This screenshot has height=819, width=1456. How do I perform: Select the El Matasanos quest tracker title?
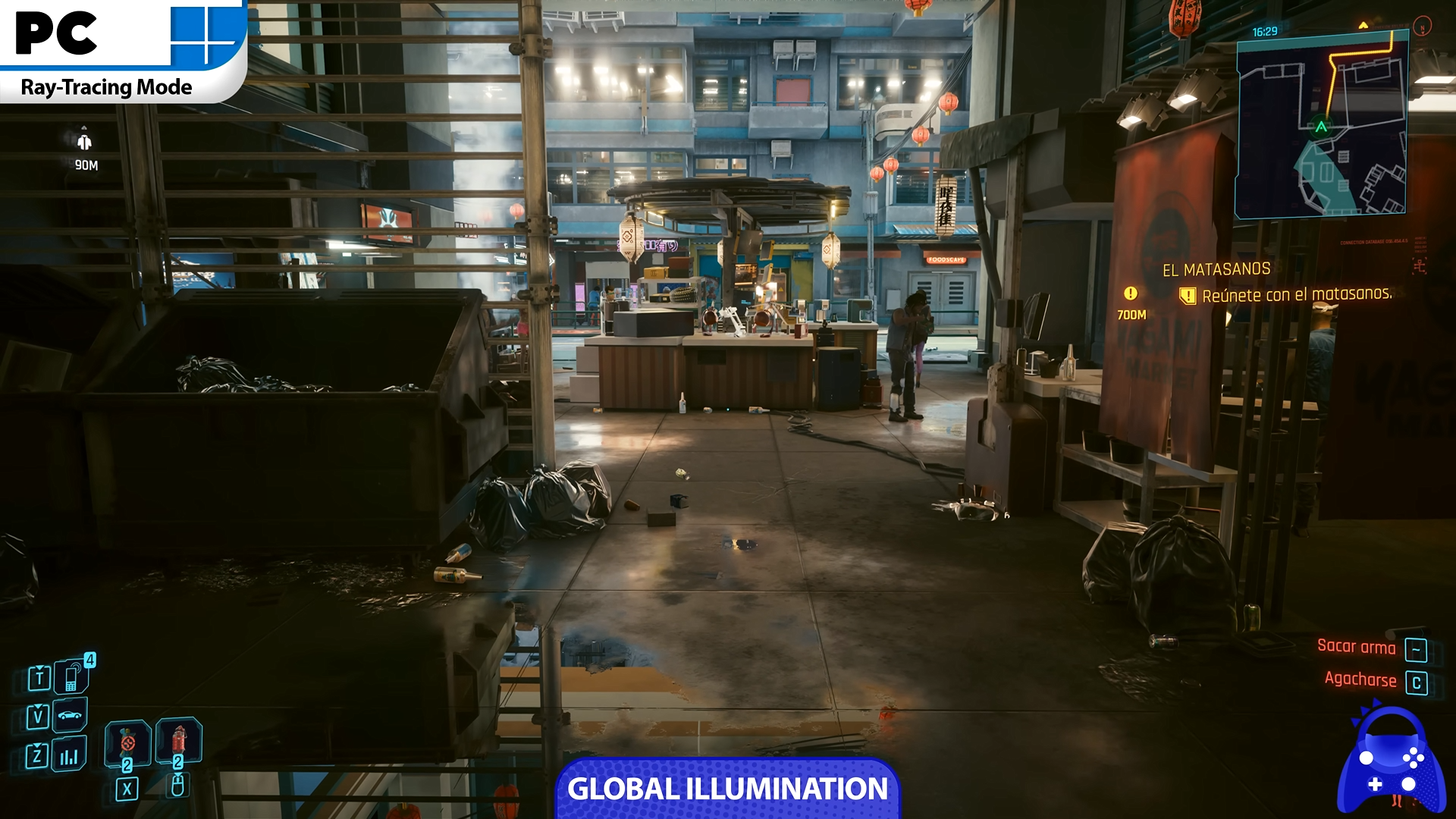[x=1216, y=269]
